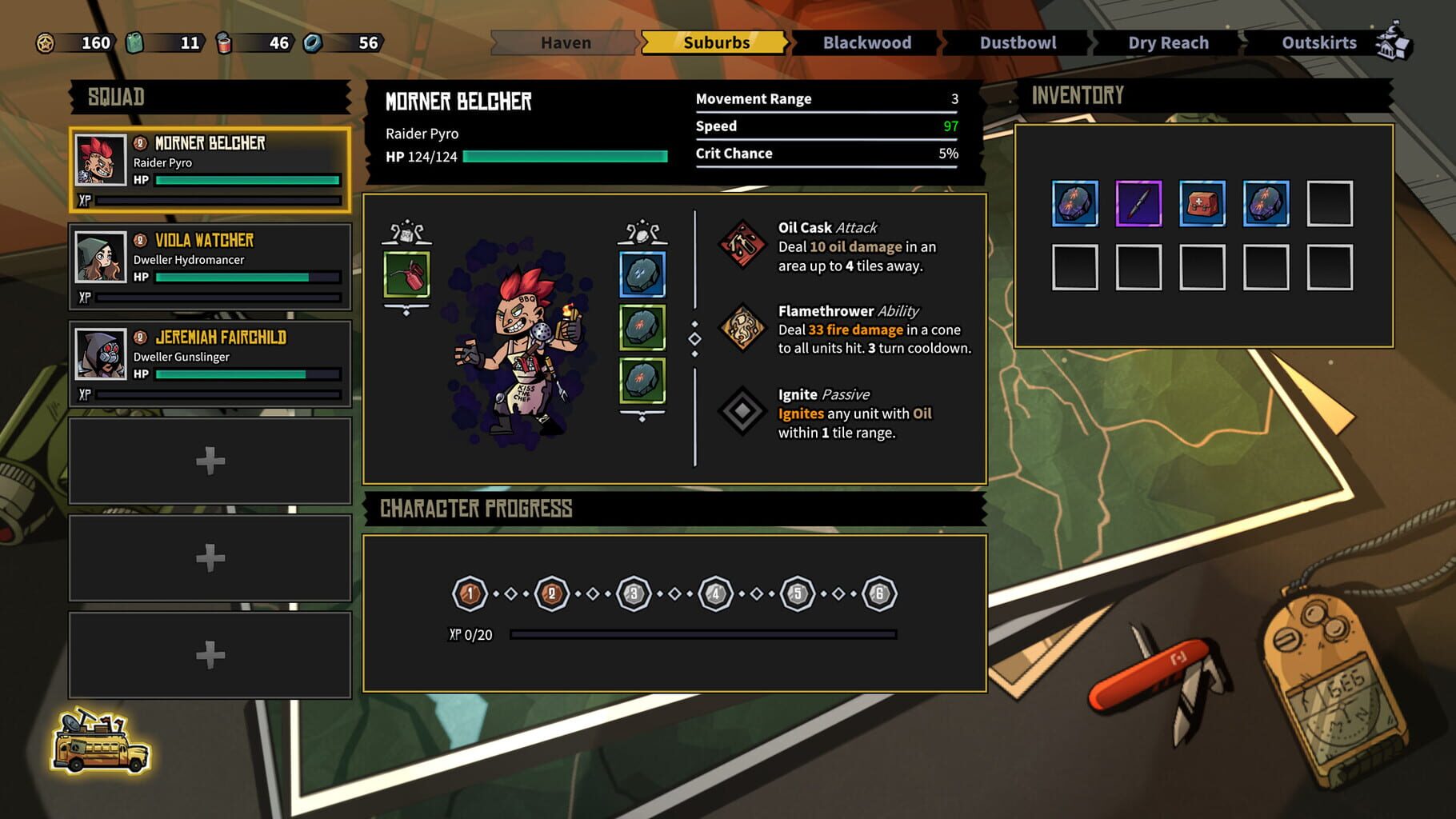Click the fourth fire grenade inventory slot
This screenshot has width=1456, height=819.
pyautogui.click(x=1266, y=204)
